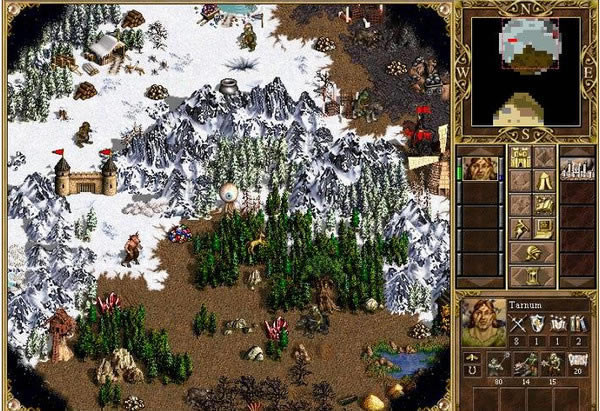
Task: Select the army stack of 14 troops
Action: tap(522, 365)
